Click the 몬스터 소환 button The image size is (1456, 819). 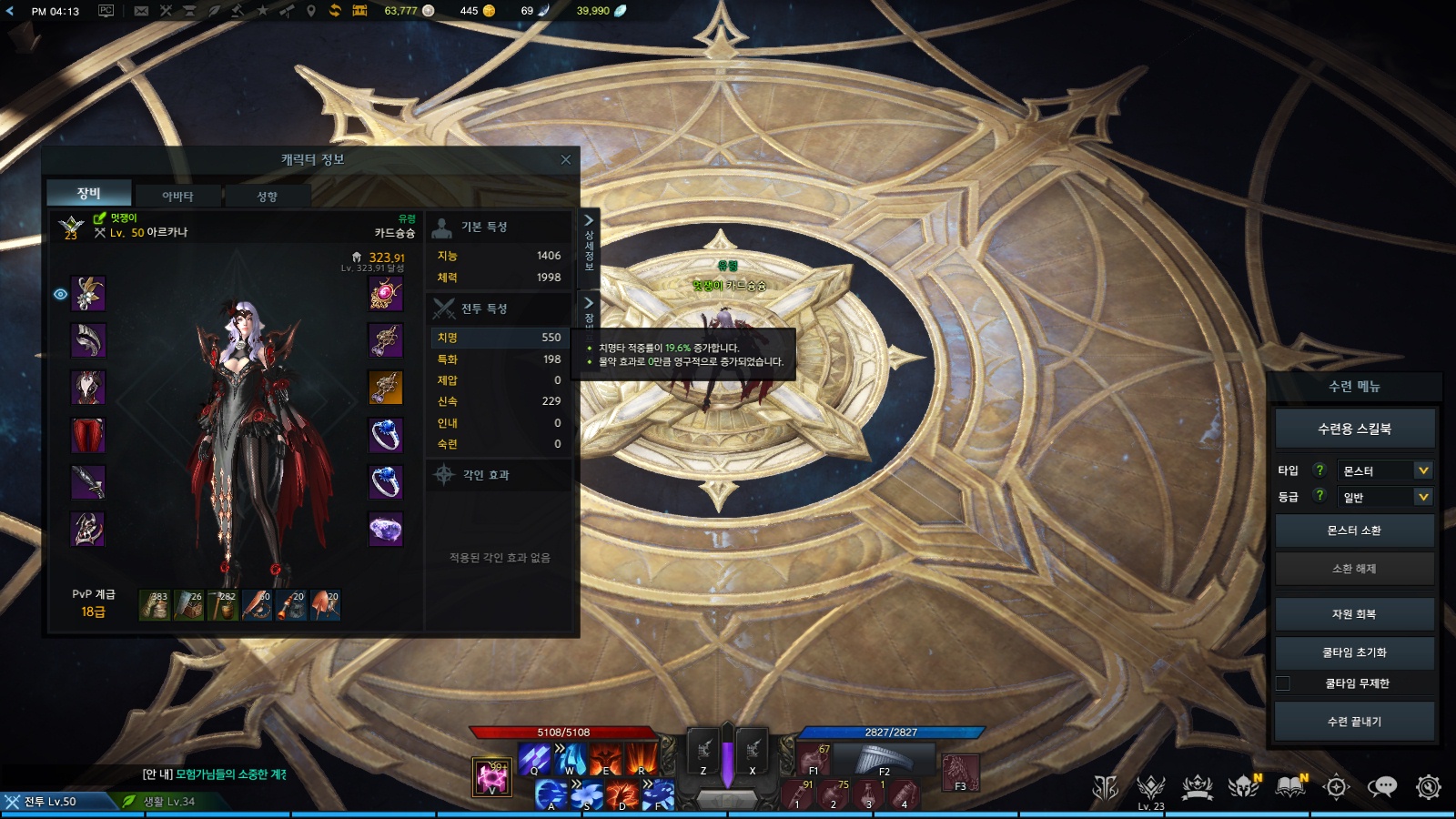[x=1354, y=531]
